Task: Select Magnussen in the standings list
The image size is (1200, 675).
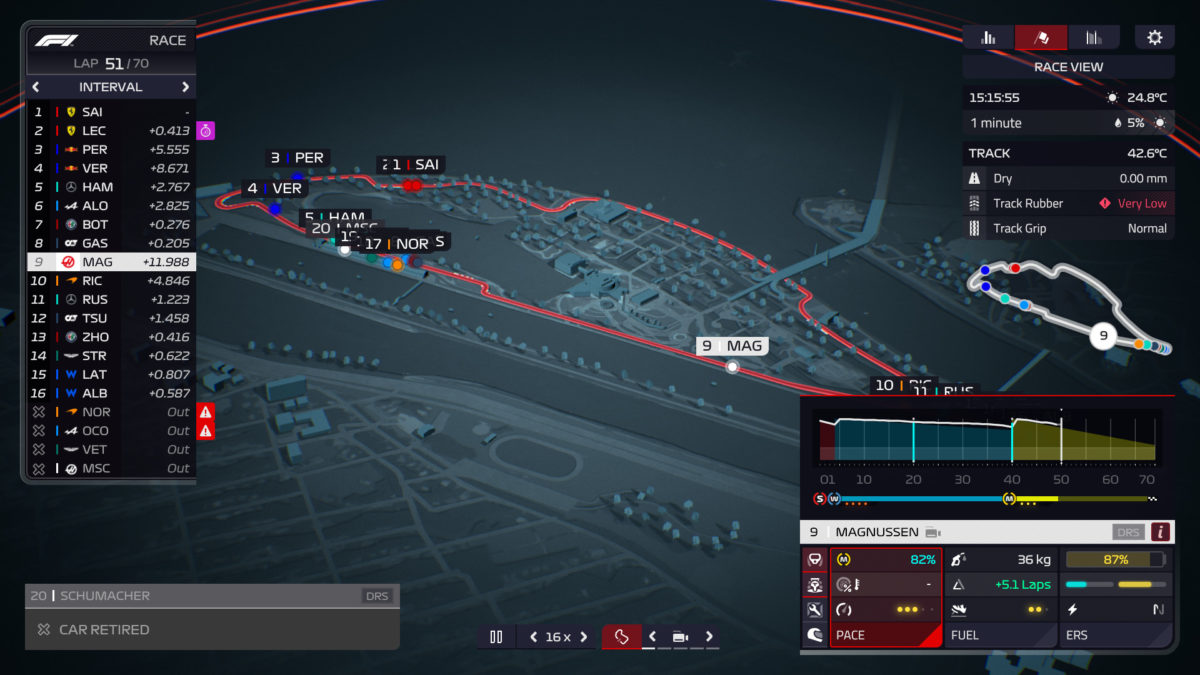Action: (x=110, y=262)
